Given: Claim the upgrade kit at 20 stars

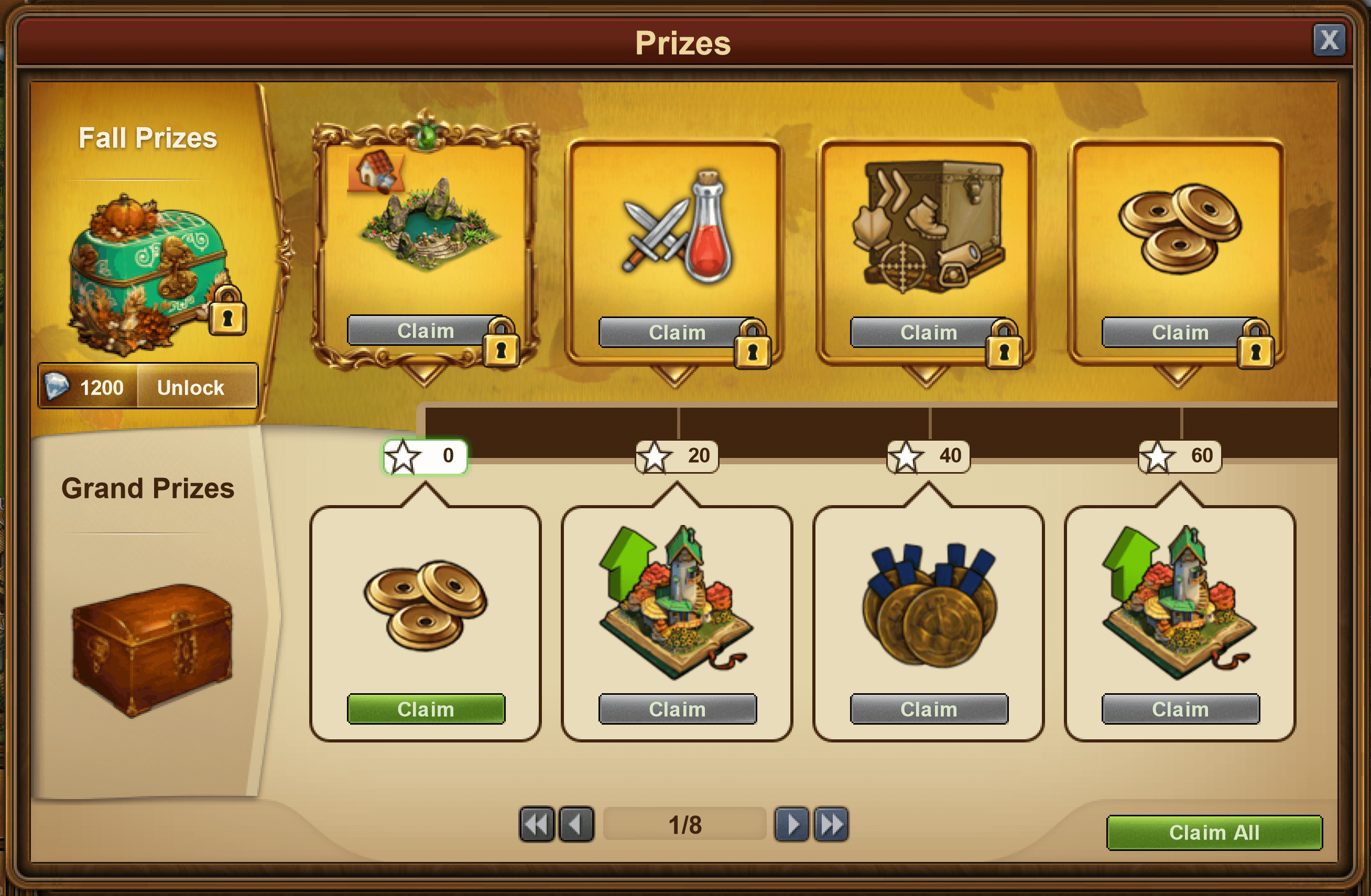Looking at the screenshot, I should coord(677,709).
